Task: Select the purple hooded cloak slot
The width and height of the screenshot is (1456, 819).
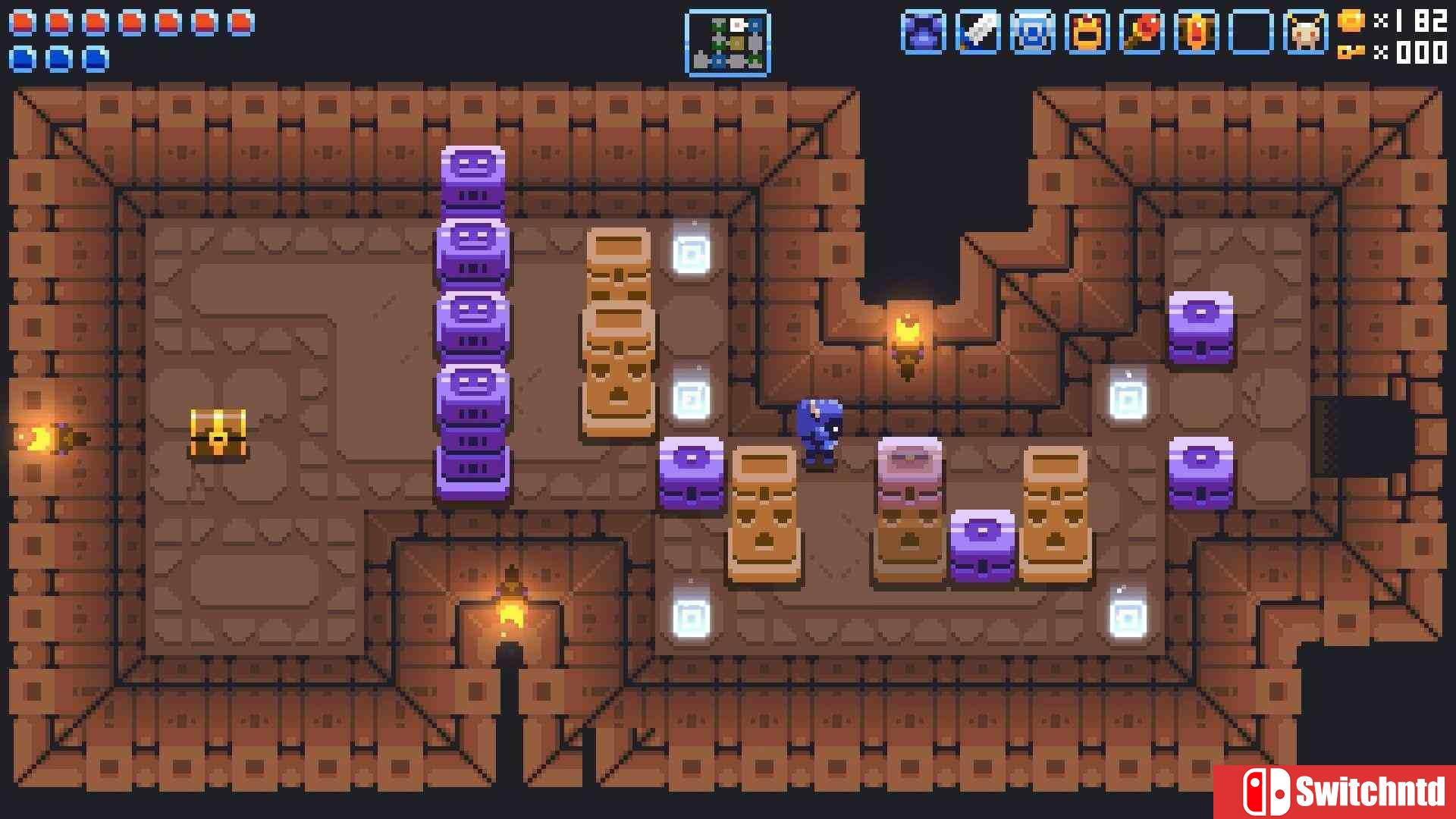Action: click(923, 33)
